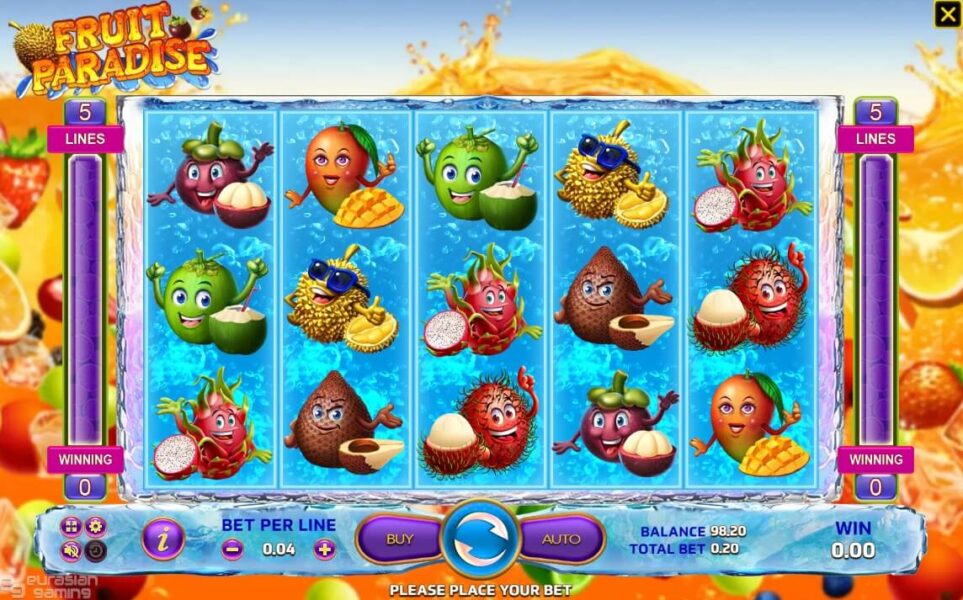Open the game history clock icon
The image size is (963, 600).
(x=95, y=550)
